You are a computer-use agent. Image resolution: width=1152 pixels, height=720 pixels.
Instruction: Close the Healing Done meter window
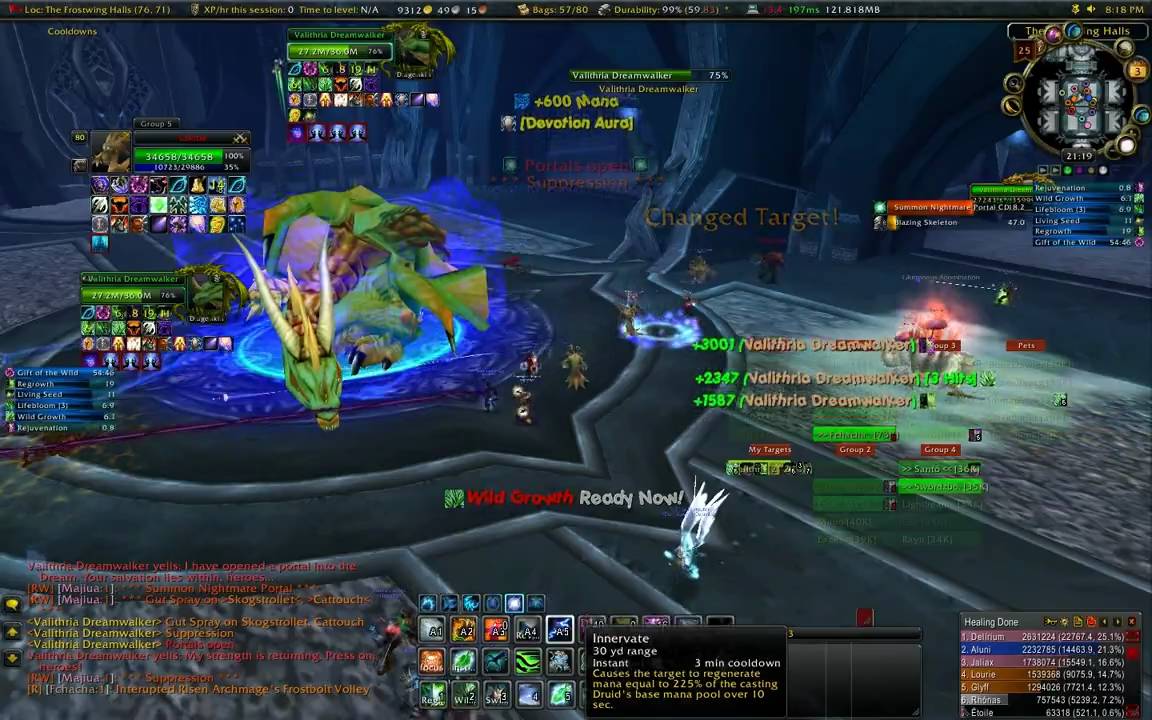[x=1131, y=622]
